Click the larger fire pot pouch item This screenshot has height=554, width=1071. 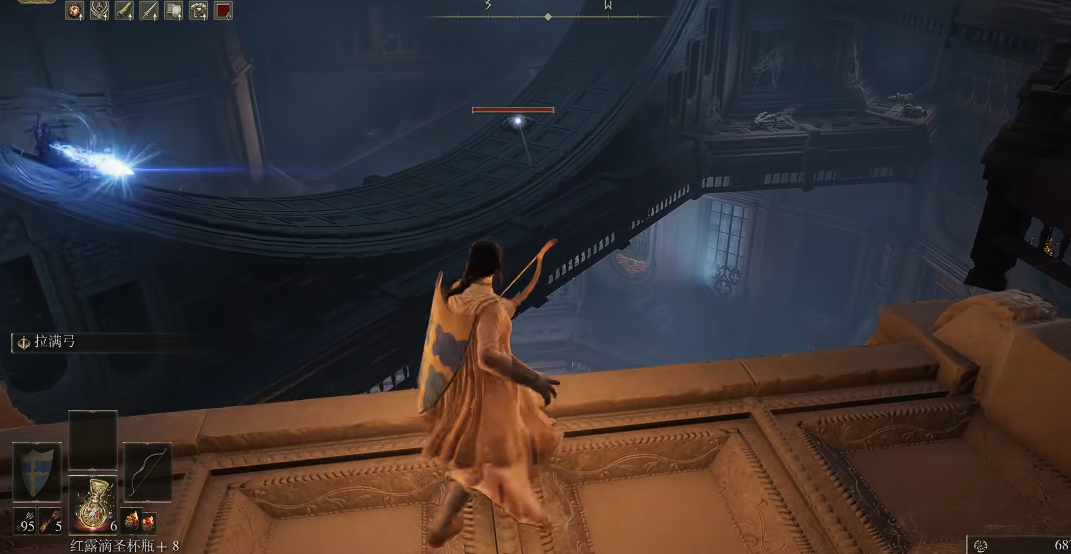132,521
